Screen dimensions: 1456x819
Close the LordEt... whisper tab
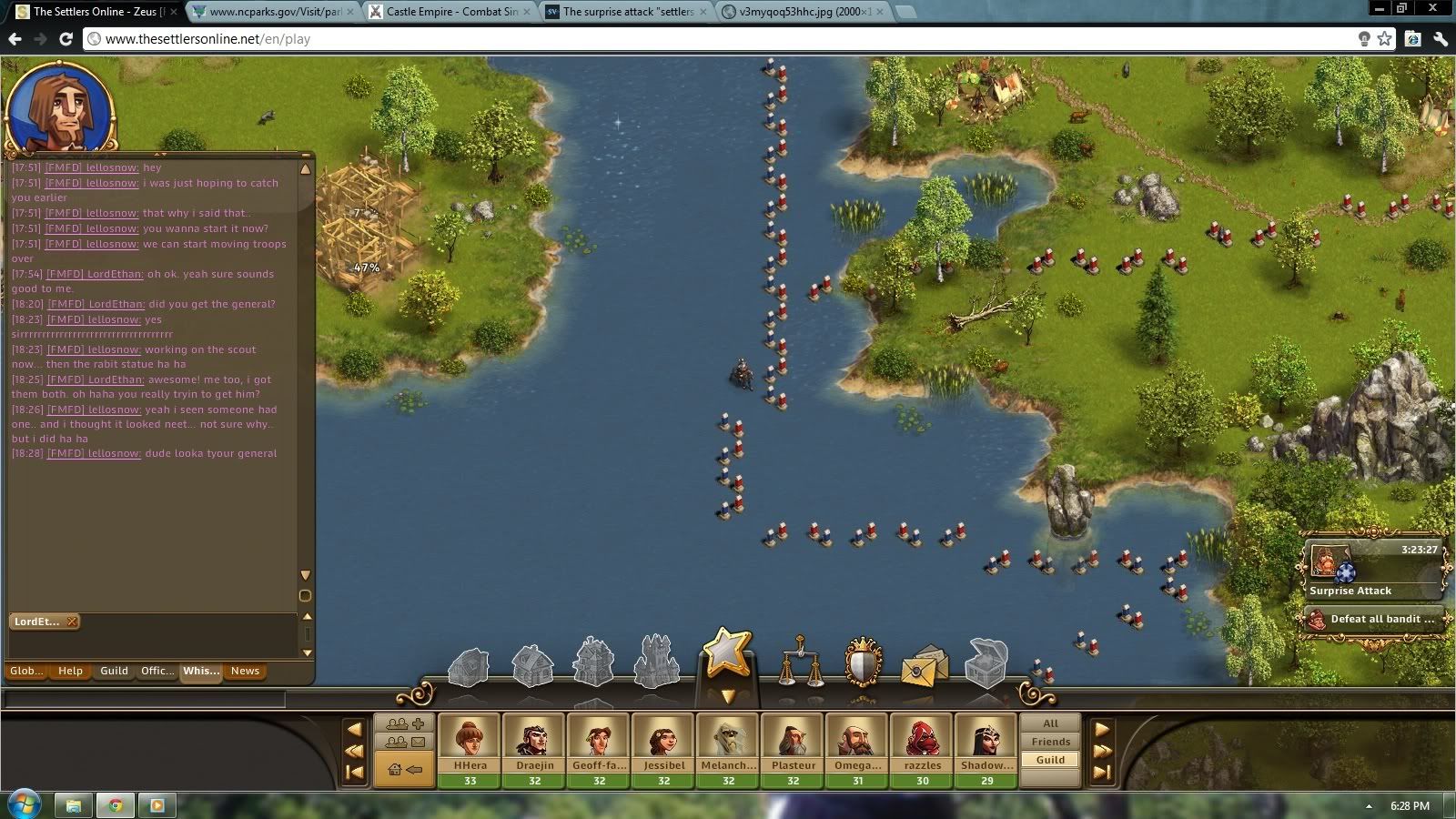point(72,622)
